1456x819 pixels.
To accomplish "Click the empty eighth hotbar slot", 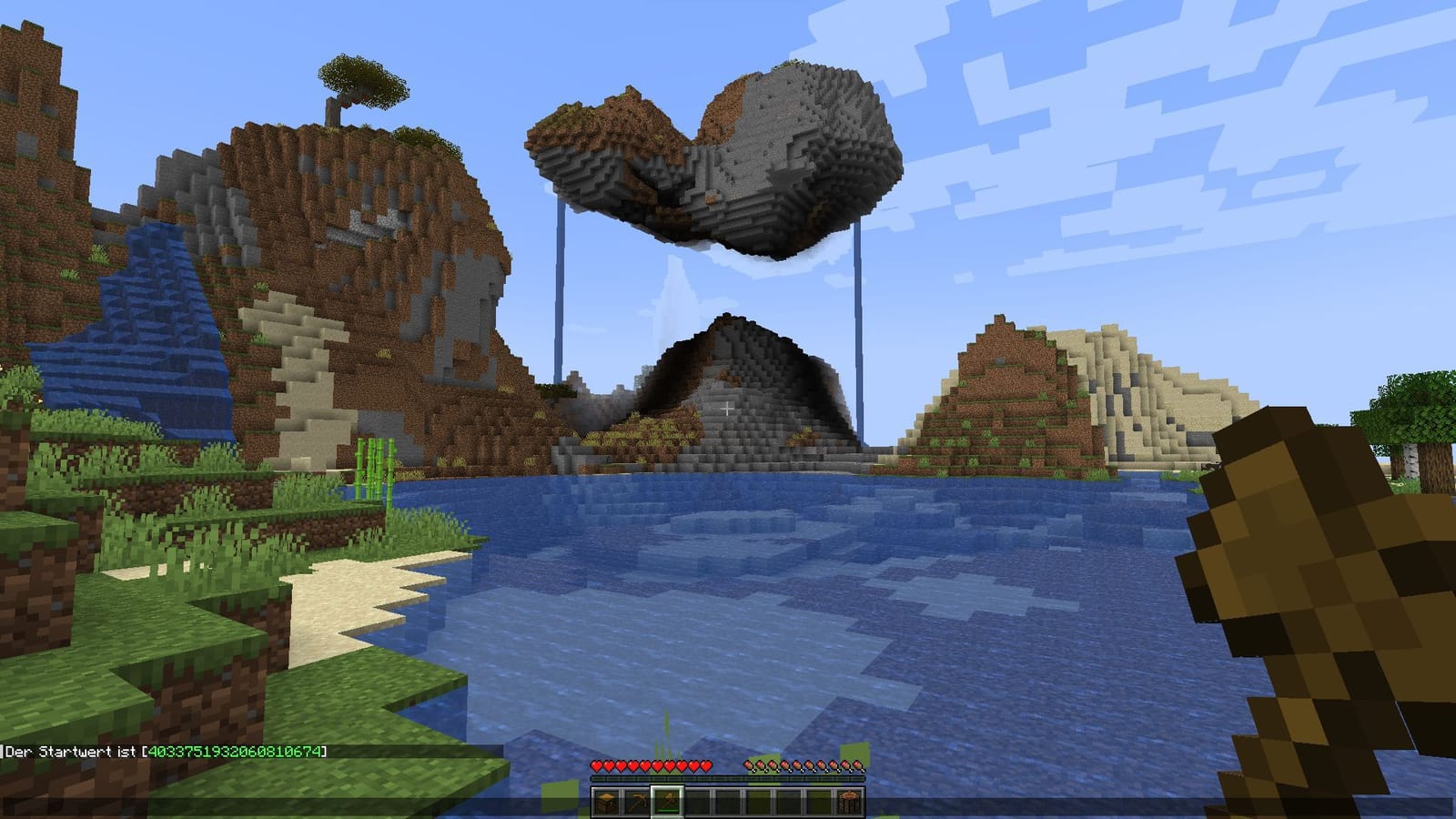I will [x=819, y=801].
